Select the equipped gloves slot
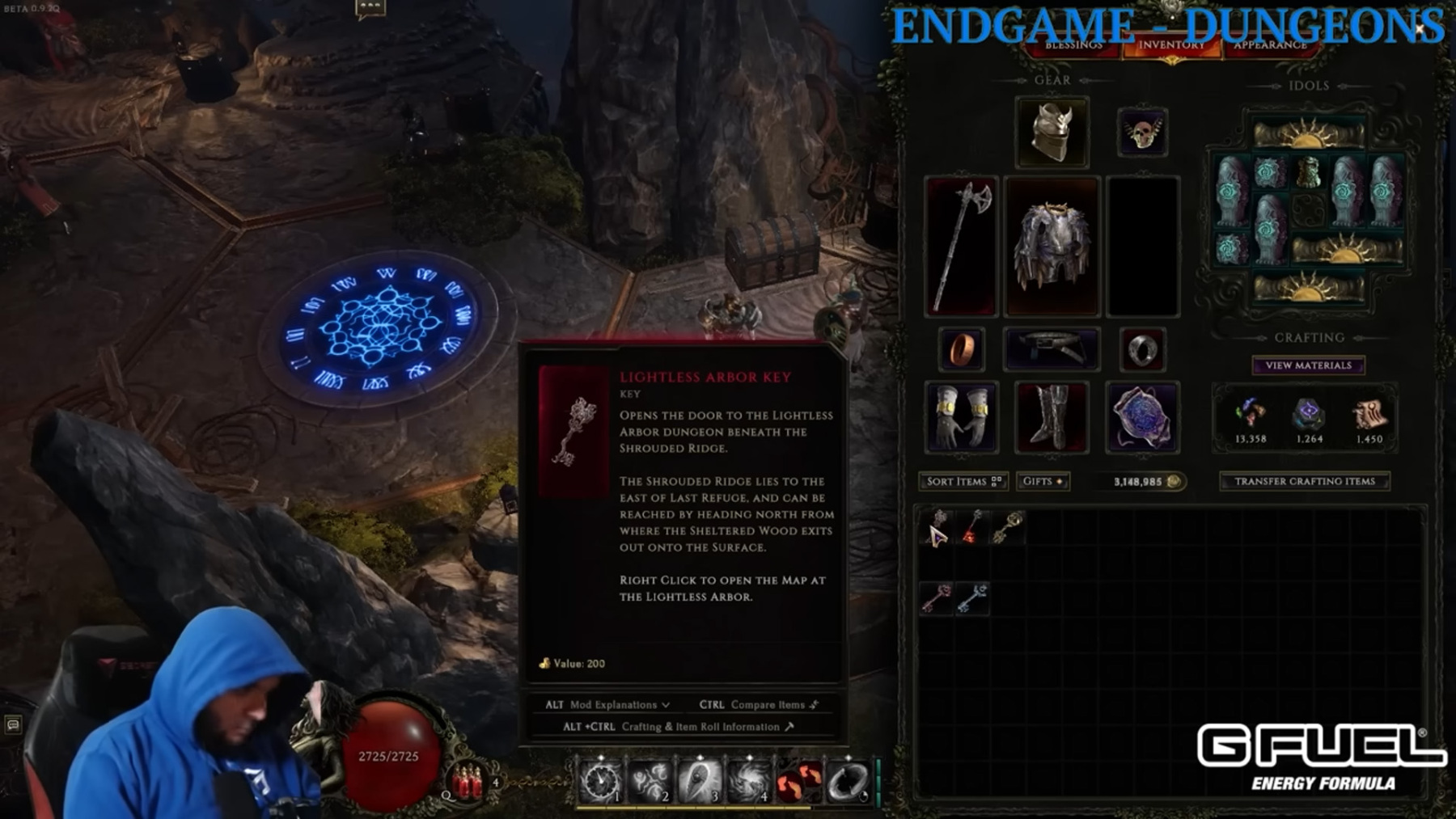The height and width of the screenshot is (819, 1456). point(961,417)
